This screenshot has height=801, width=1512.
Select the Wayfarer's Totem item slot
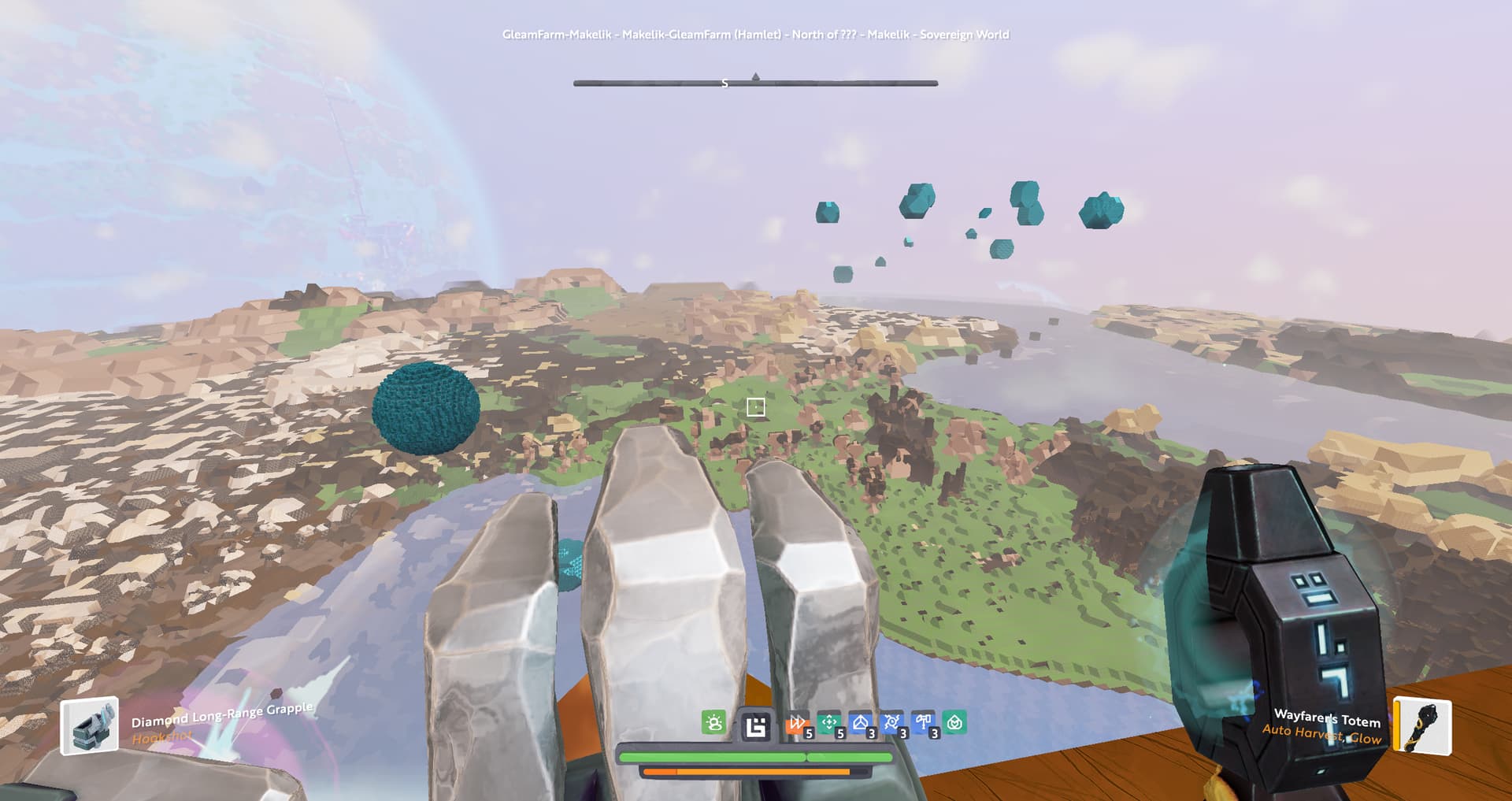[x=1424, y=725]
